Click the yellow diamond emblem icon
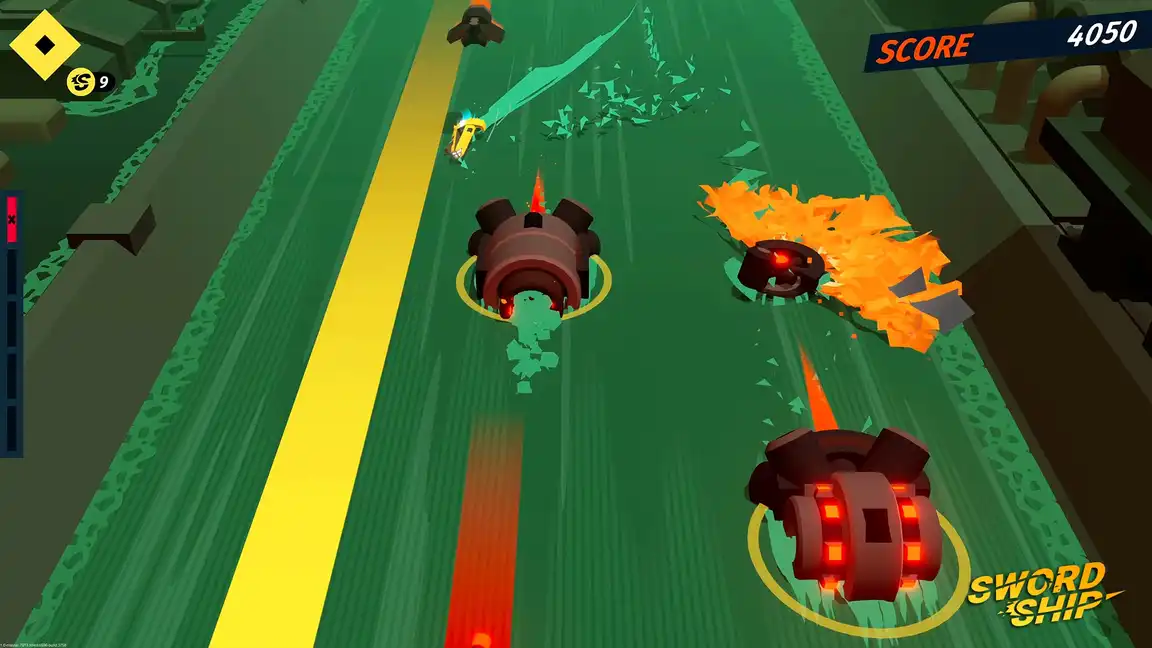Image resolution: width=1152 pixels, height=648 pixels. pos(44,44)
